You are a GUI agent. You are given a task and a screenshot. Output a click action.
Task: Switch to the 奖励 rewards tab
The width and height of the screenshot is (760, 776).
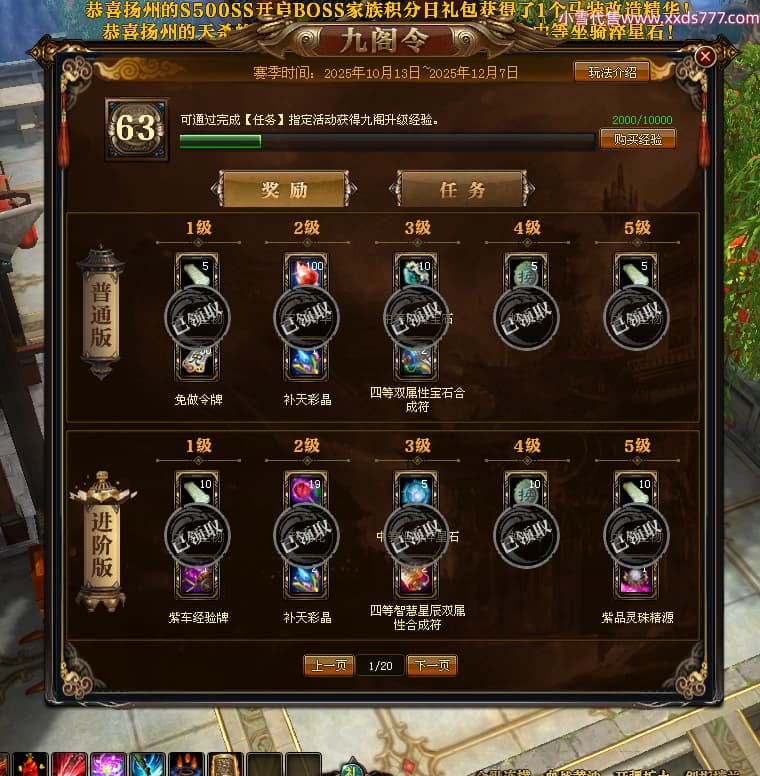pyautogui.click(x=284, y=189)
